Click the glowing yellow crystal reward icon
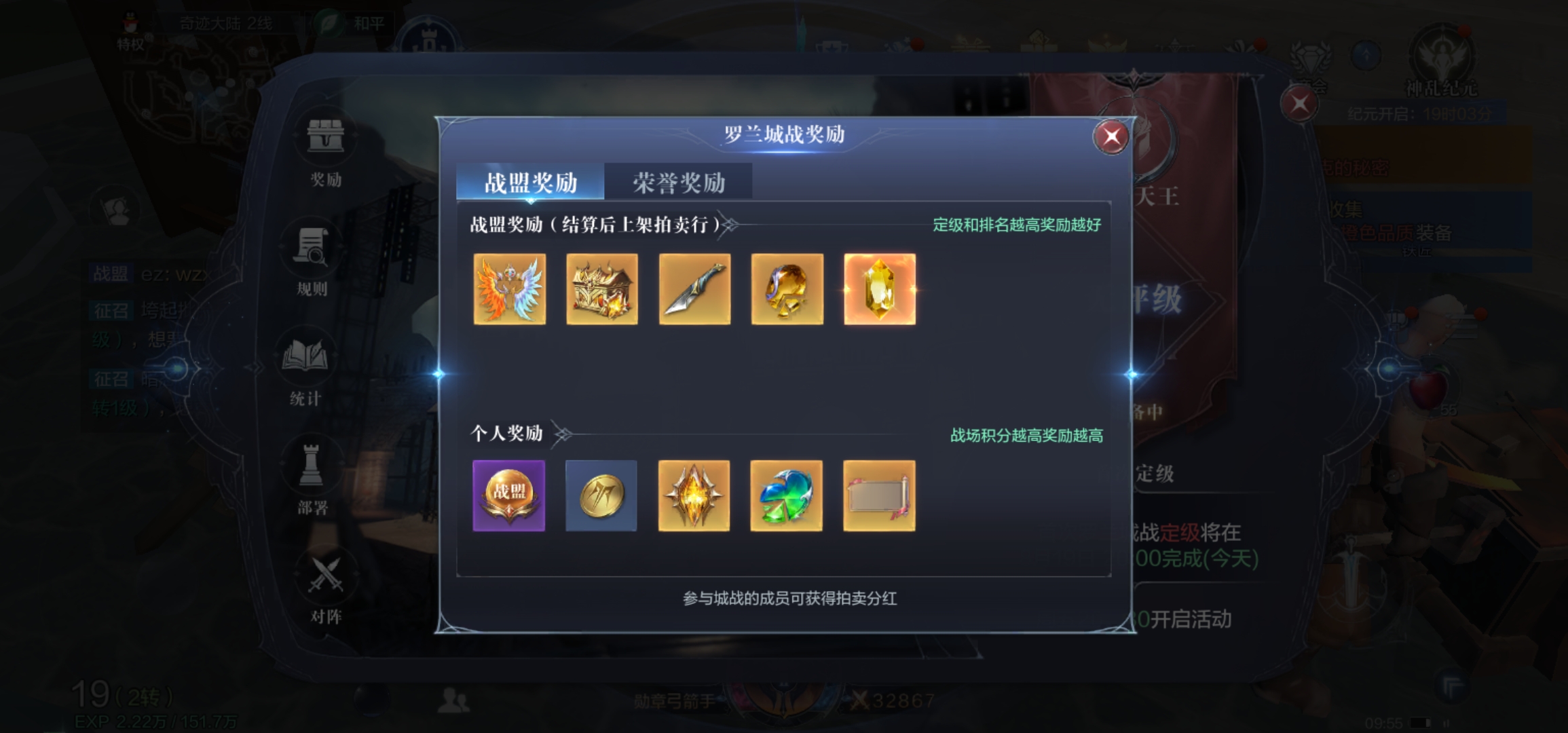The image size is (1568, 733). [x=880, y=288]
